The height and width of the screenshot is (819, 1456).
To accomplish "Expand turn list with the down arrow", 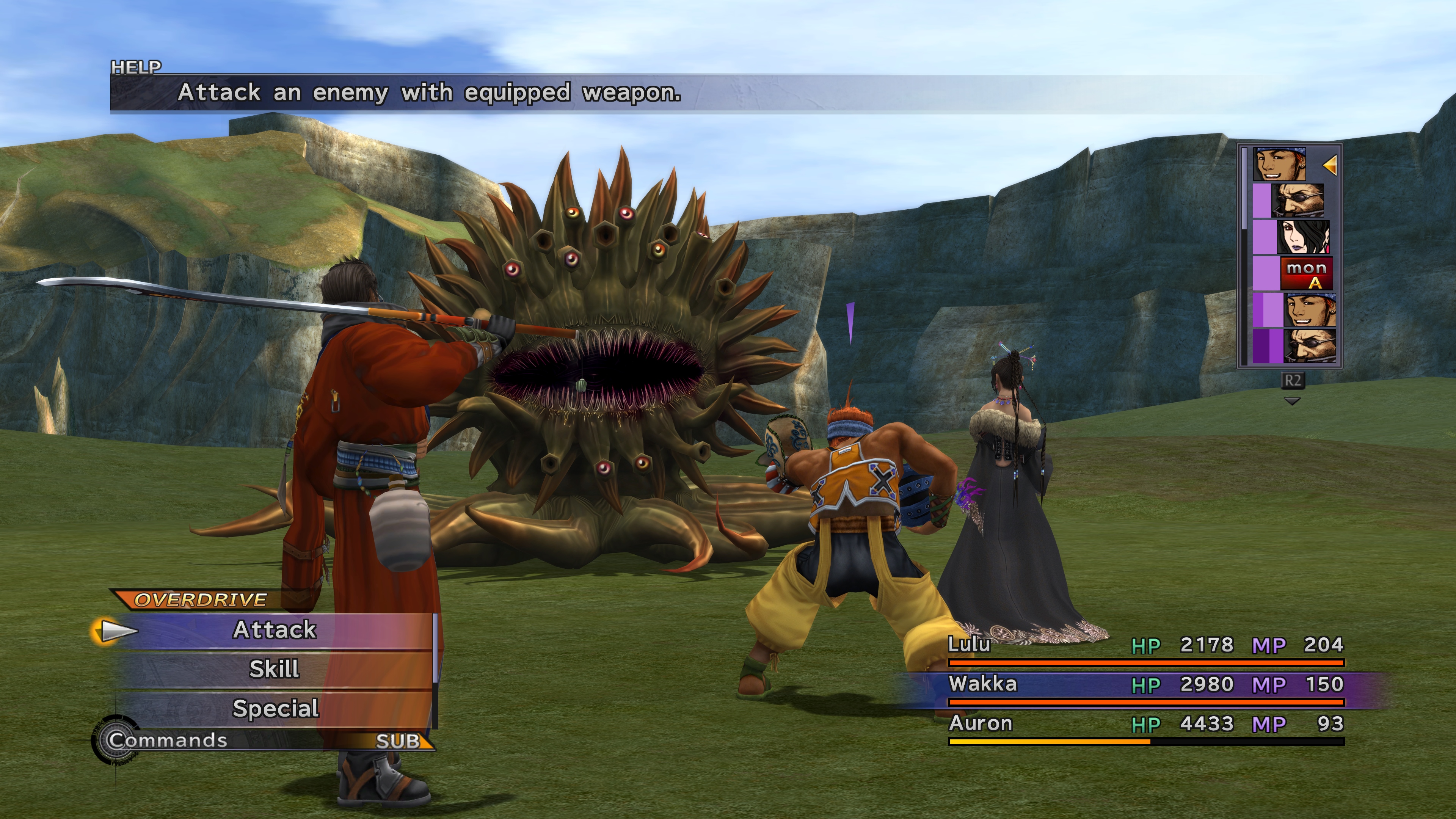I will [x=1292, y=401].
